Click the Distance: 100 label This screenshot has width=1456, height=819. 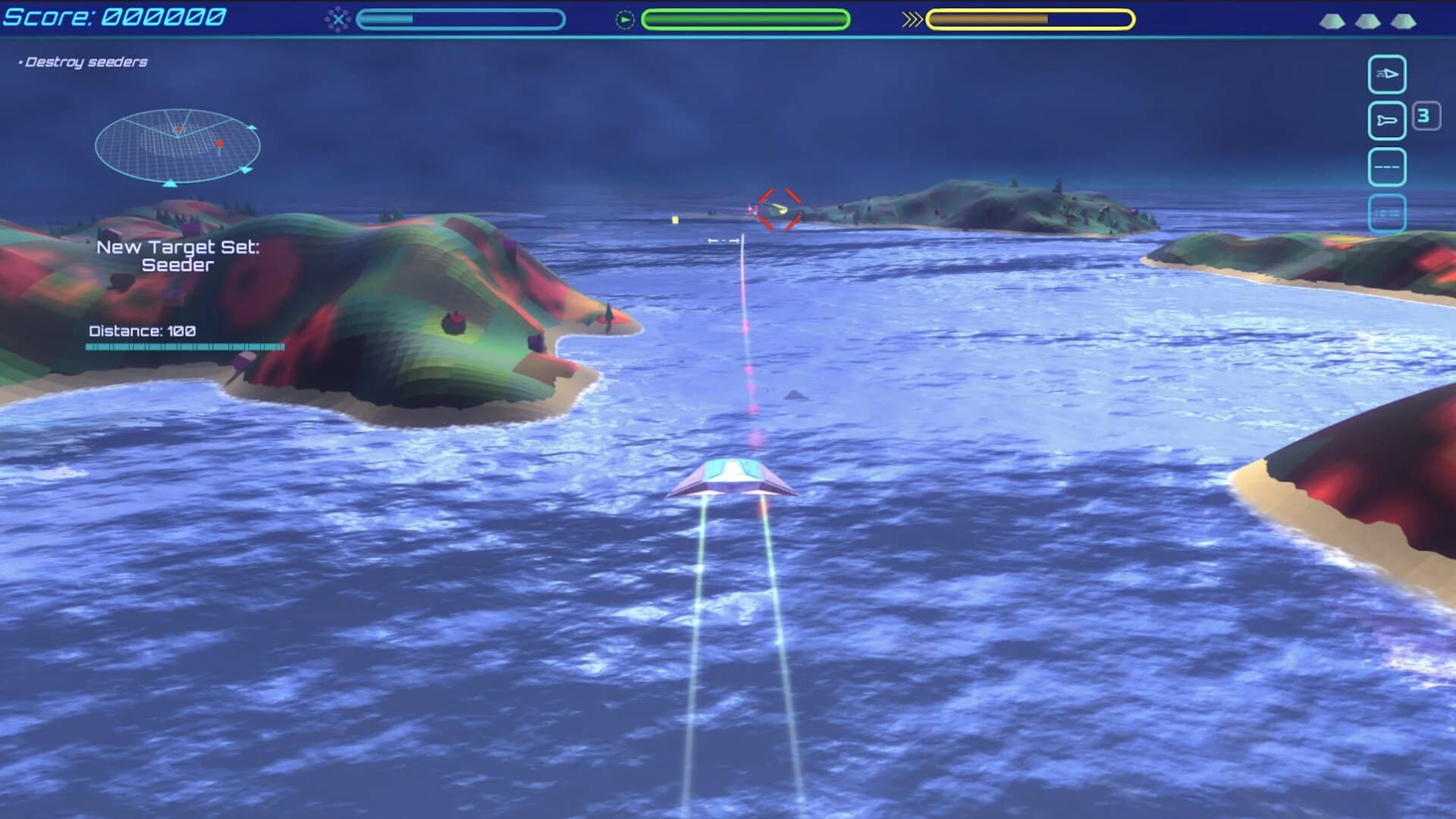141,330
